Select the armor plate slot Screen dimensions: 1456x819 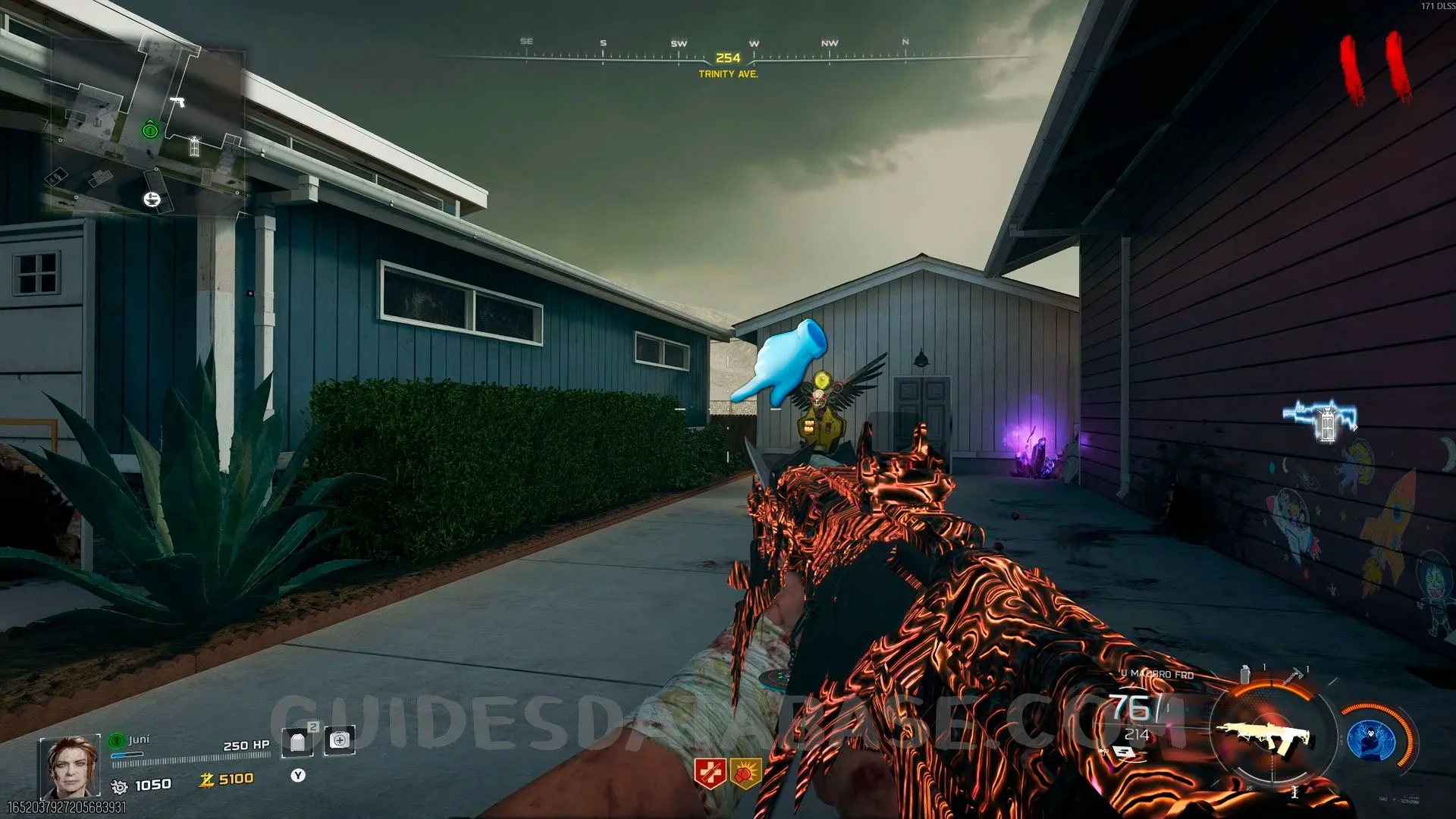point(297,742)
